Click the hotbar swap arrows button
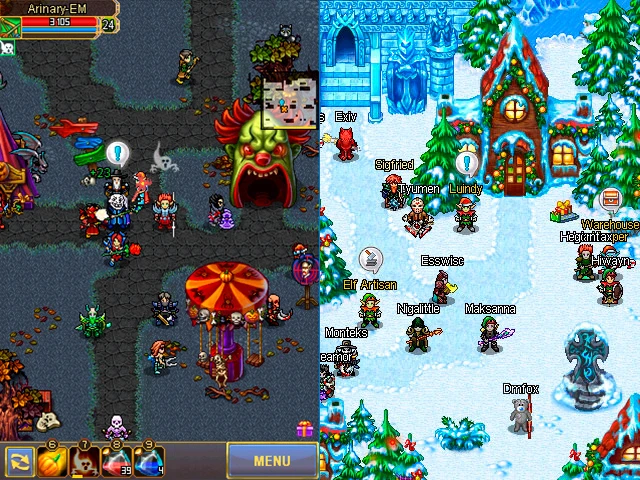 pyautogui.click(x=18, y=462)
